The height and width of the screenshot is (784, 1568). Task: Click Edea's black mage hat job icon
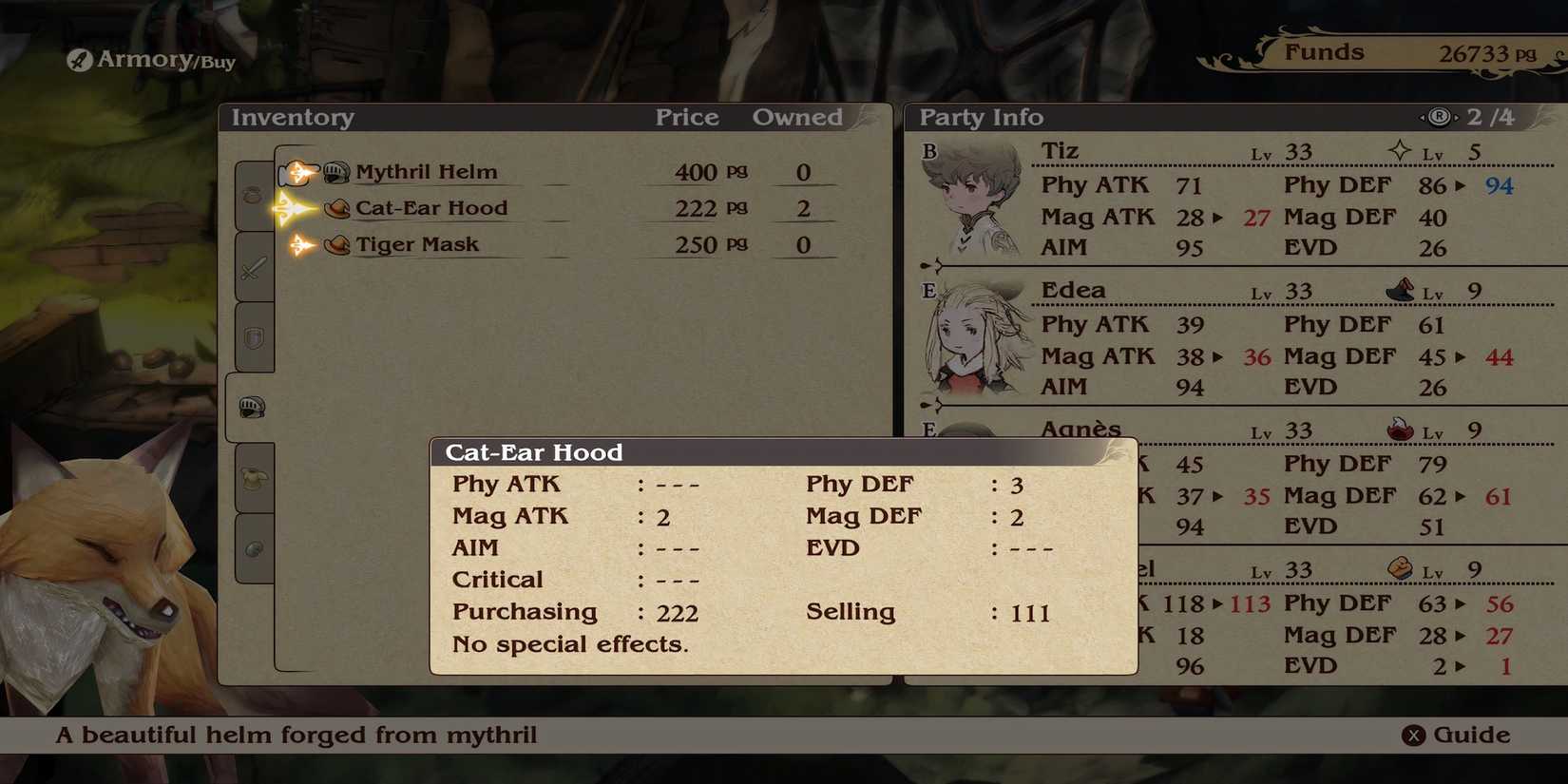tap(1401, 291)
